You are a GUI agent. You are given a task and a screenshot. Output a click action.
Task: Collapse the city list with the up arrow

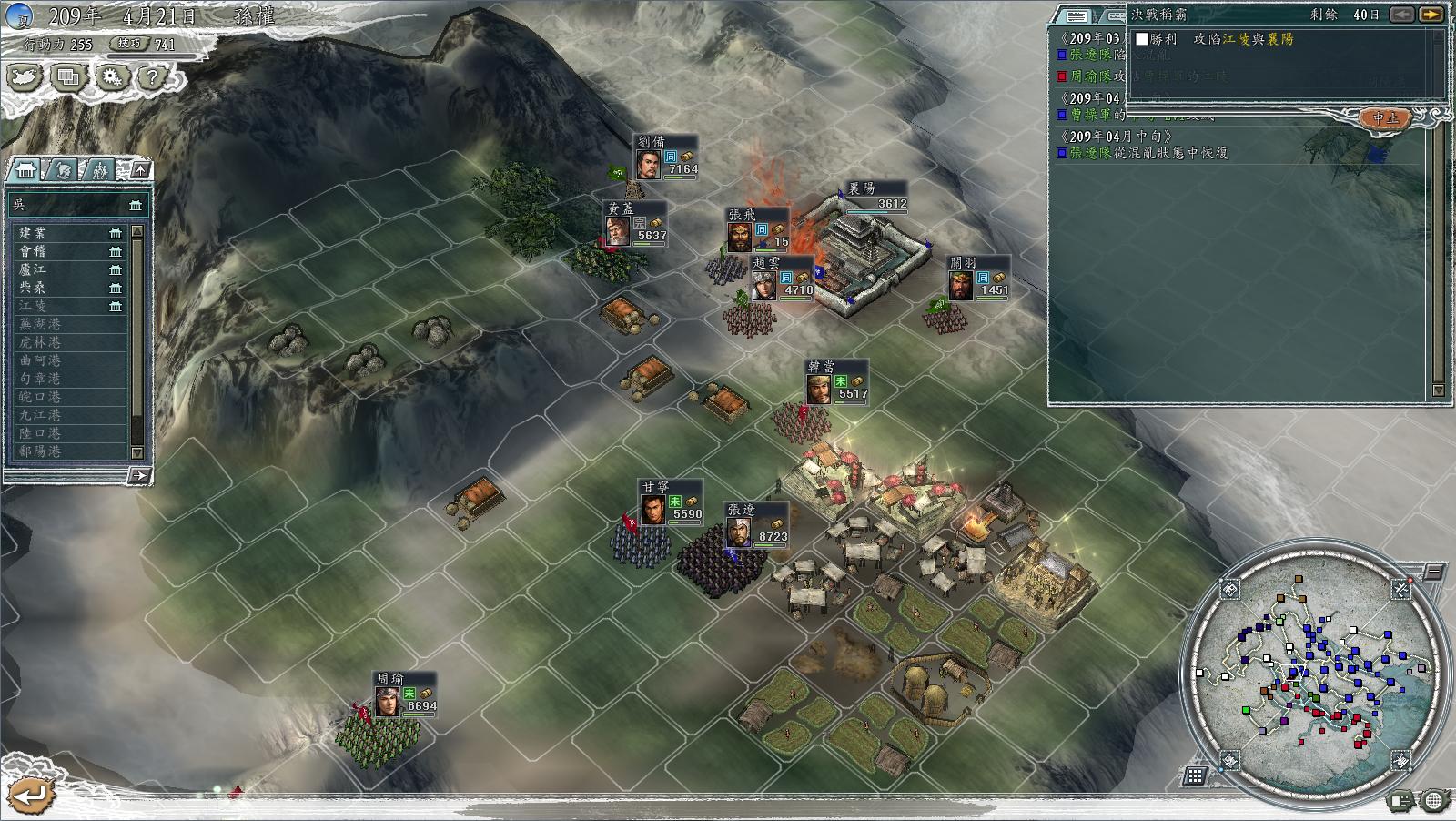tap(140, 169)
